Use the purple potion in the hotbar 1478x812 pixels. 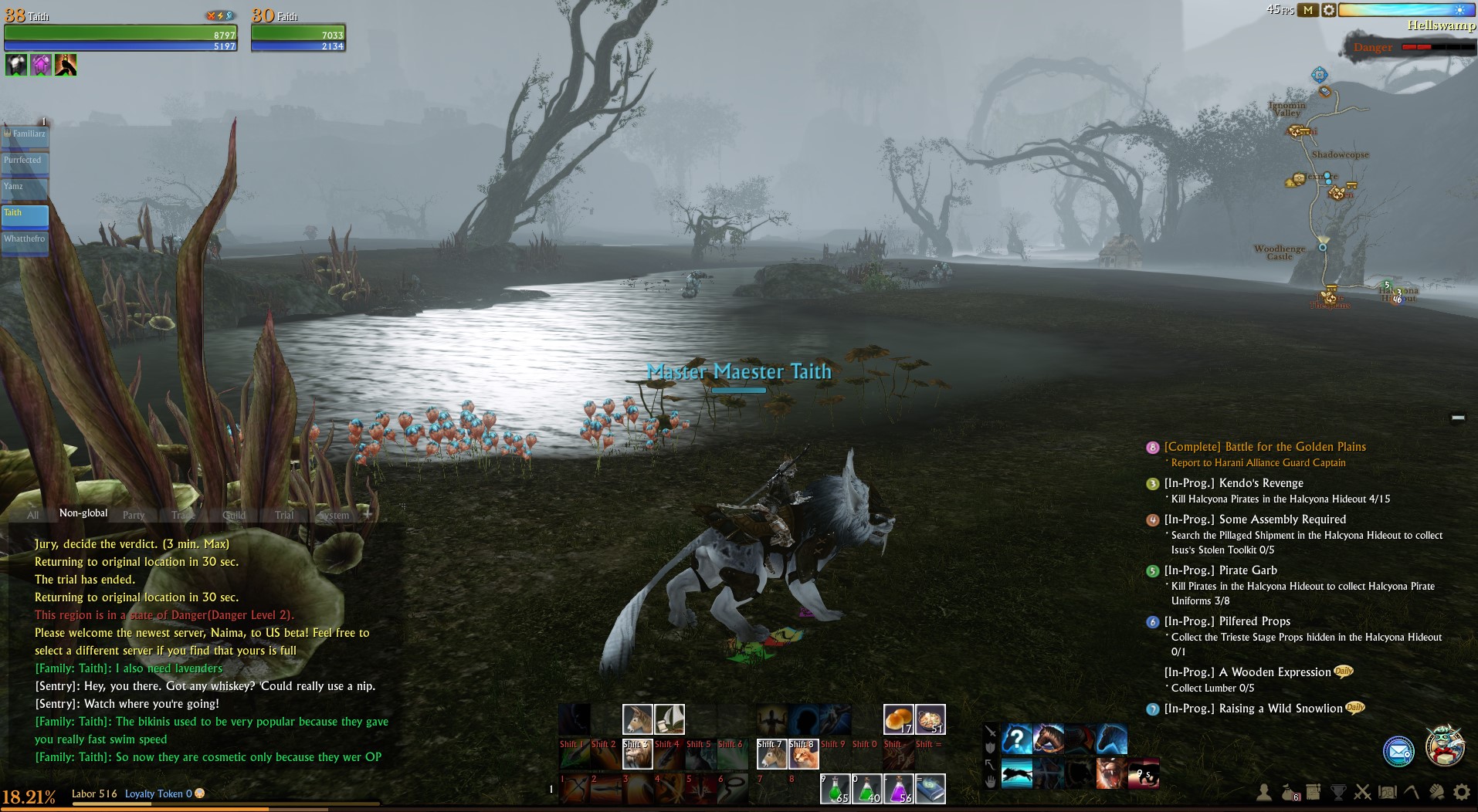898,789
